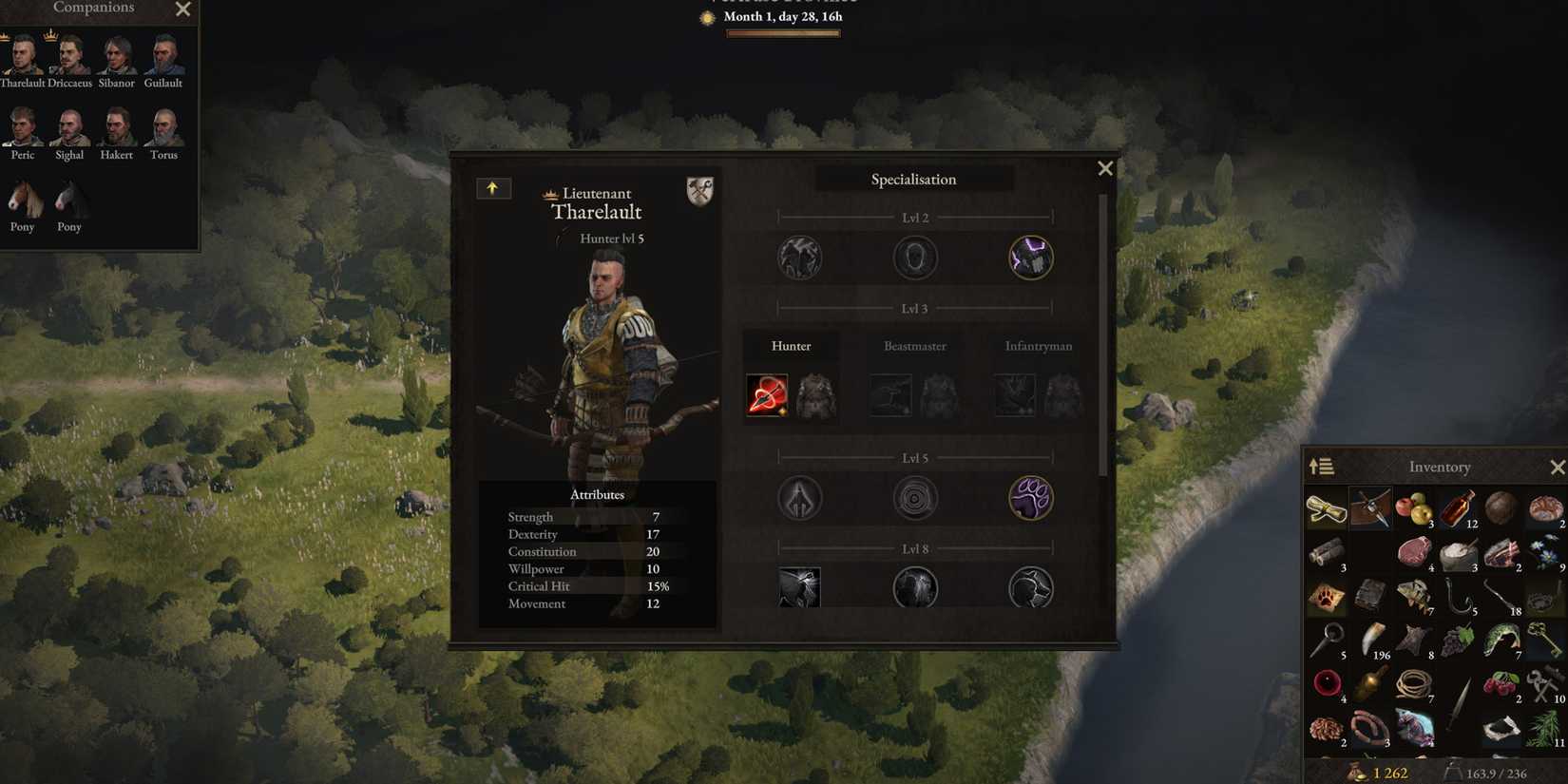Switch to the Infantryman tab
1568x784 pixels.
click(x=1038, y=346)
